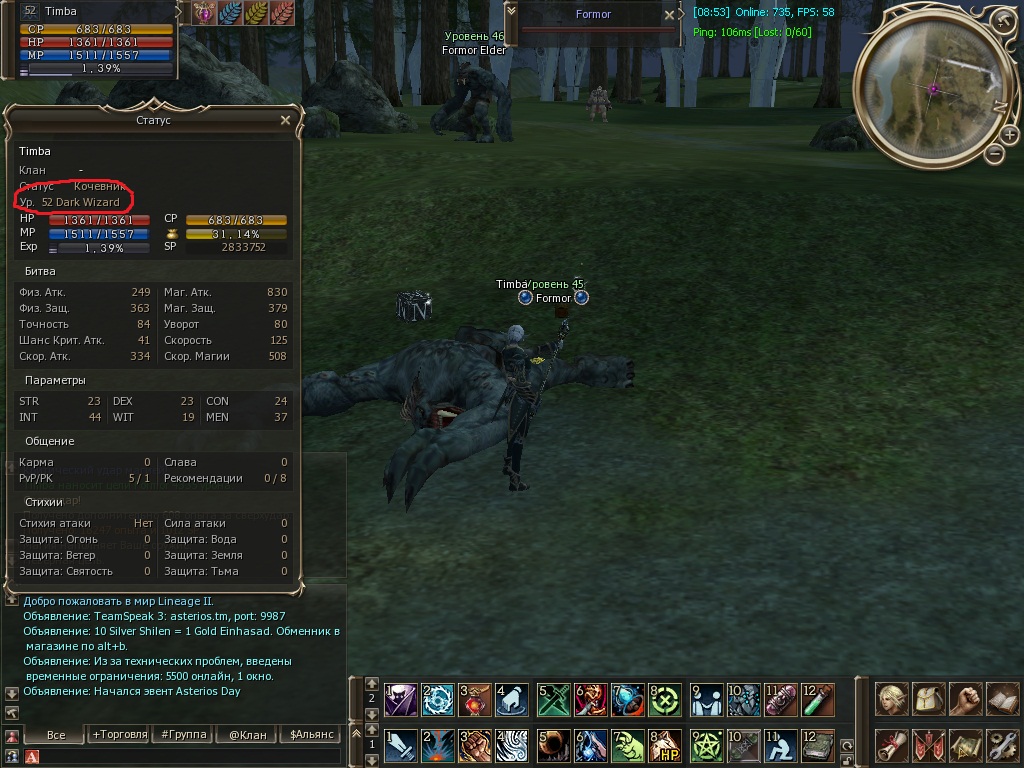Open the #Группа chat tab
Image resolution: width=1024 pixels, height=768 pixels.
pos(184,735)
